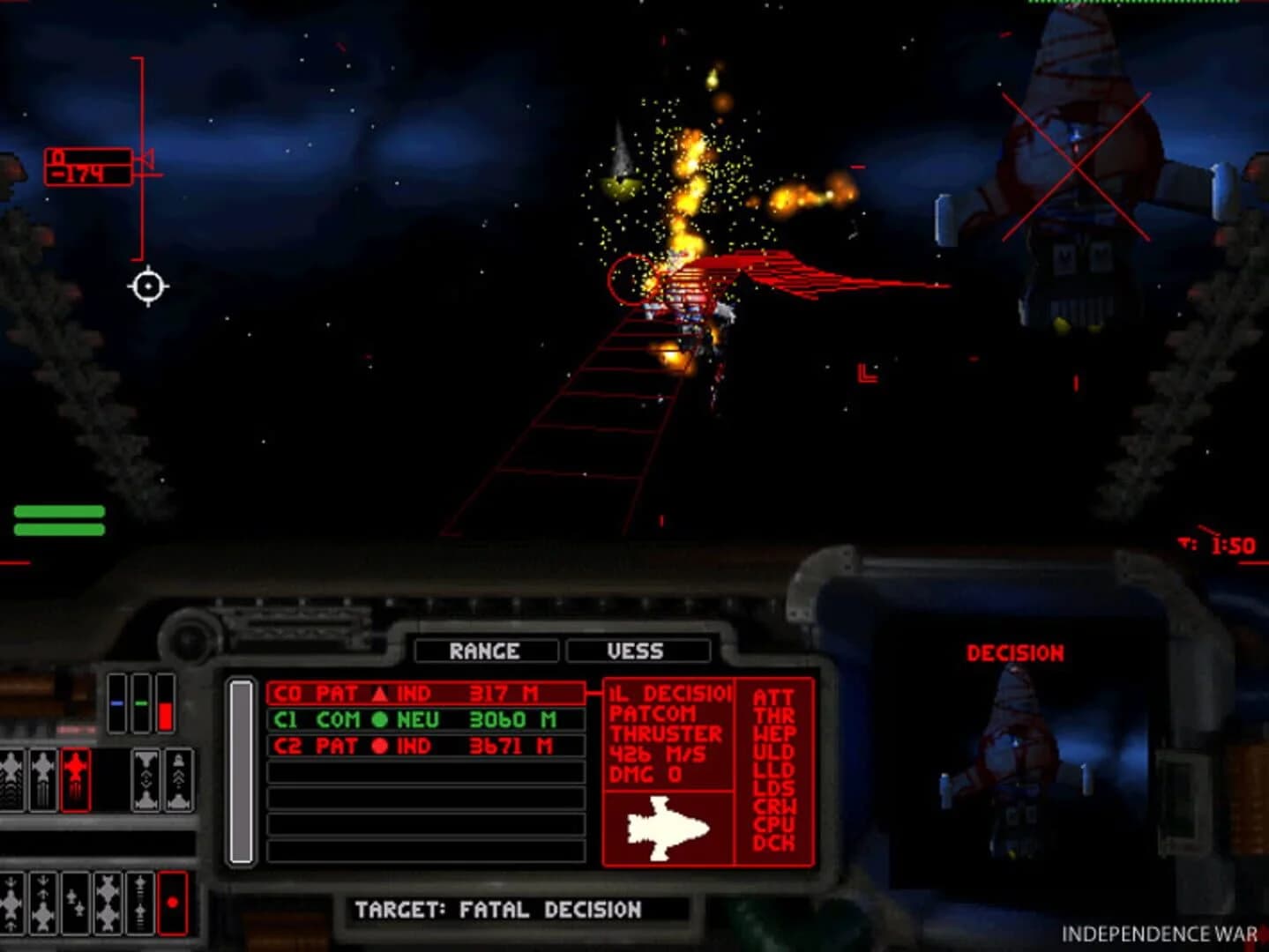Expand contact C2 PAT IND in the list
This screenshot has width=1269, height=952.
pos(423,745)
